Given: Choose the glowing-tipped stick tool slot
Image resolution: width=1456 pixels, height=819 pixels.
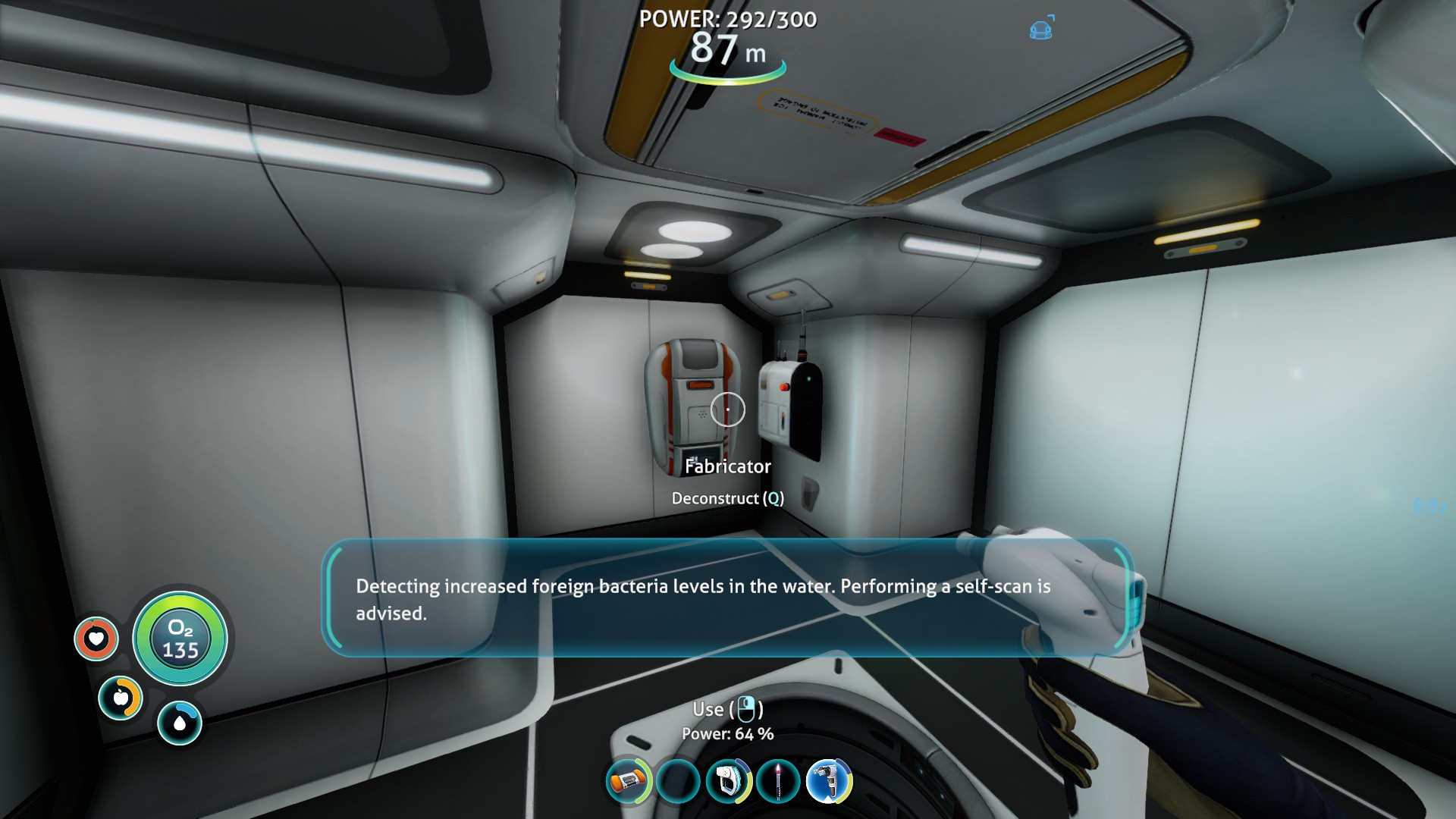Looking at the screenshot, I should 779,781.
